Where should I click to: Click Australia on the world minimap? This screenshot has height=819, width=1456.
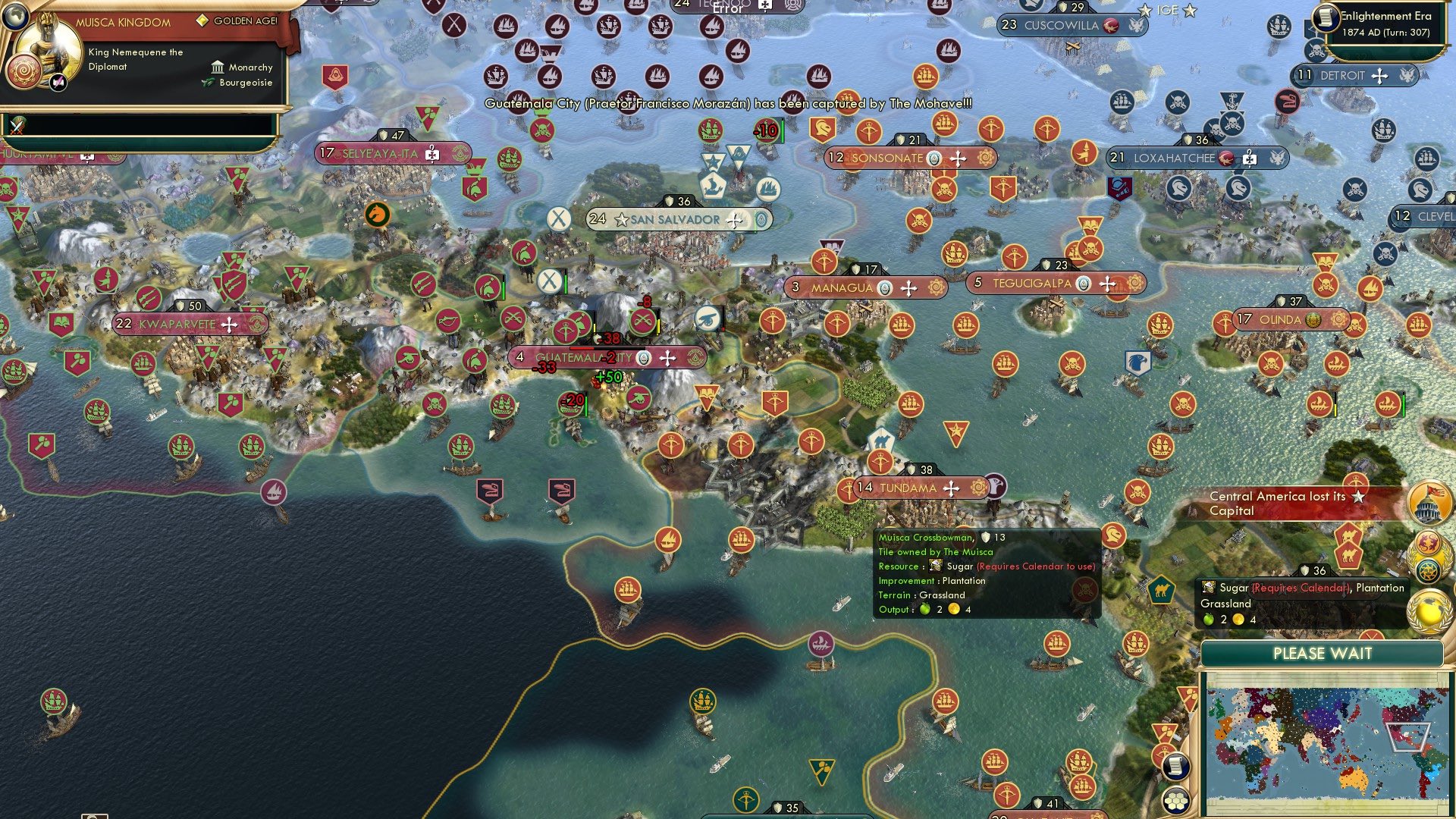(x=1352, y=780)
